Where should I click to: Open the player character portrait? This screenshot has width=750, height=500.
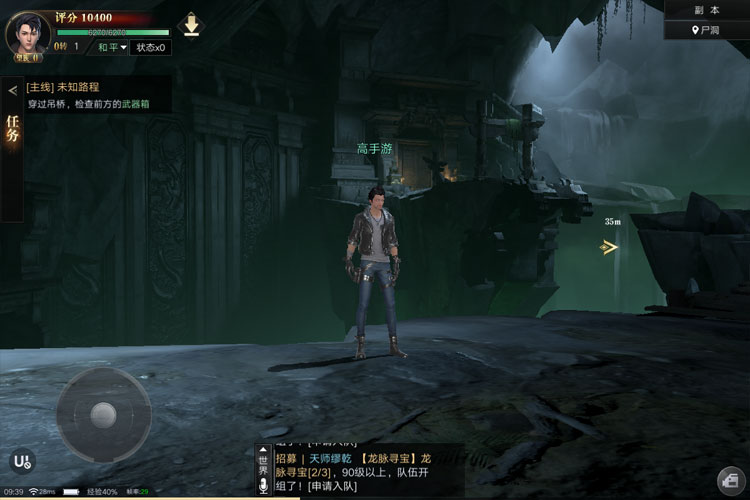point(28,34)
